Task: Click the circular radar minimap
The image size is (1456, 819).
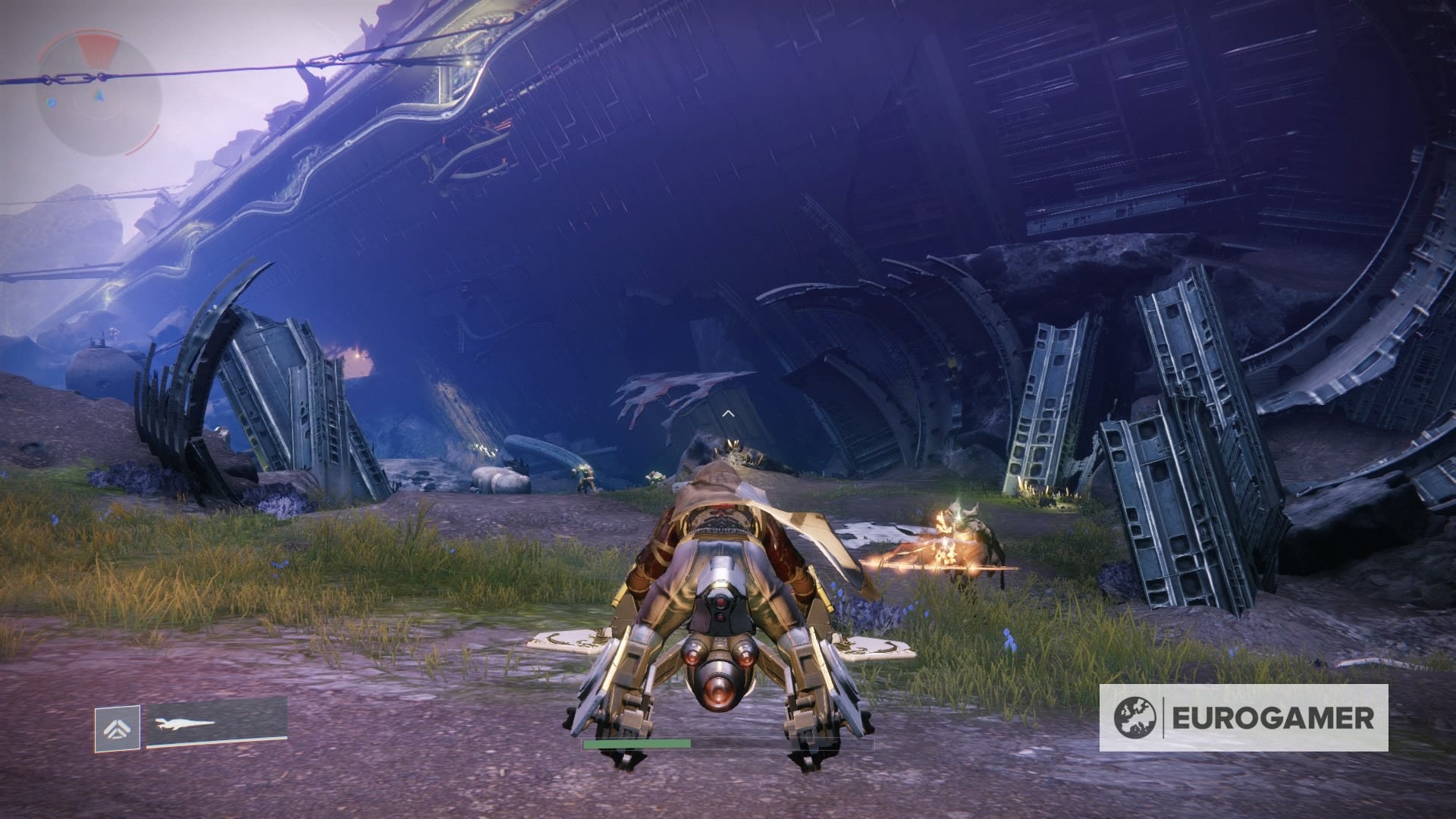Action: (x=98, y=94)
